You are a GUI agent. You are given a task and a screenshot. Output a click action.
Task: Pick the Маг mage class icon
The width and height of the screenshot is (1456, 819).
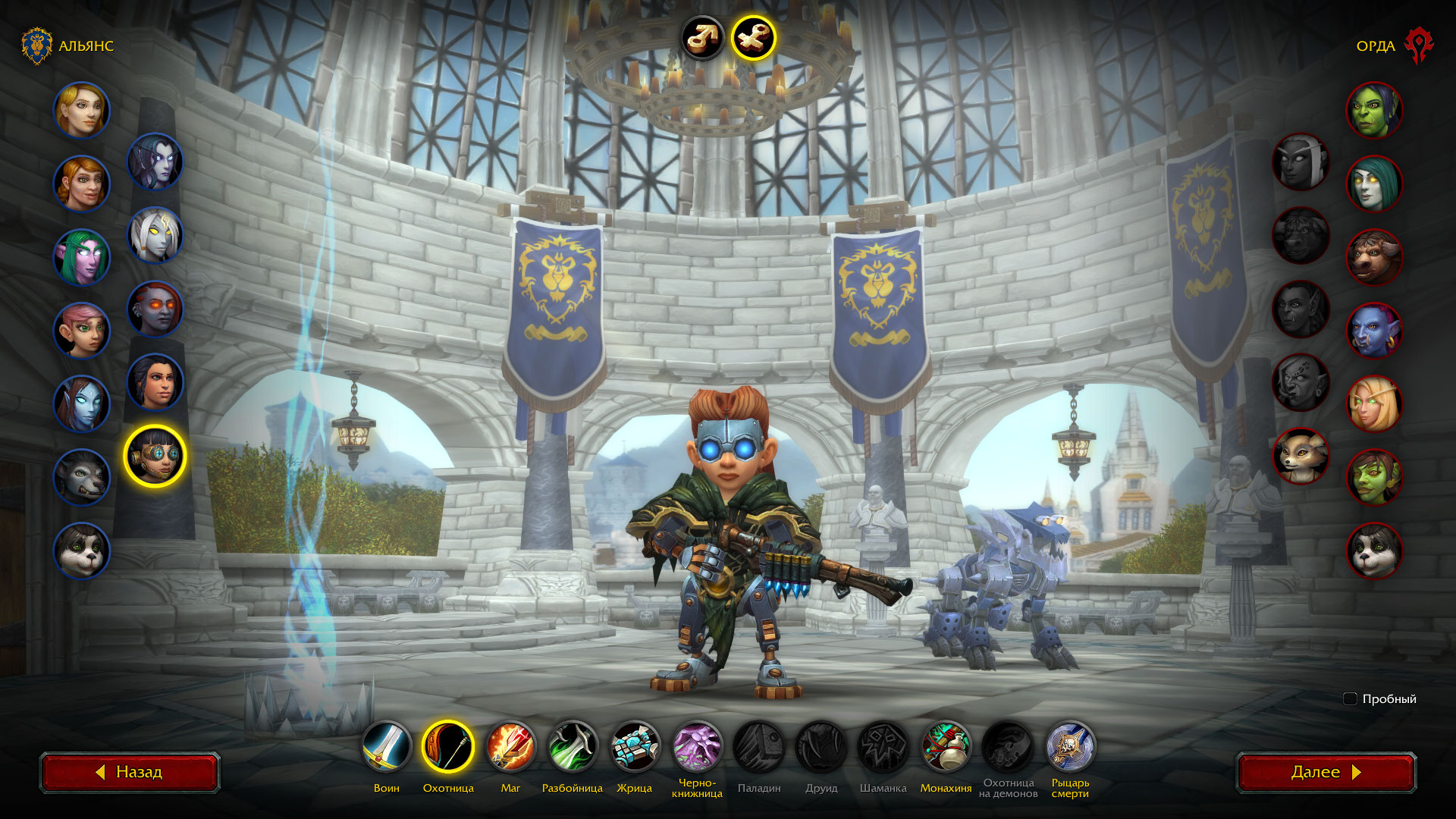(x=510, y=746)
